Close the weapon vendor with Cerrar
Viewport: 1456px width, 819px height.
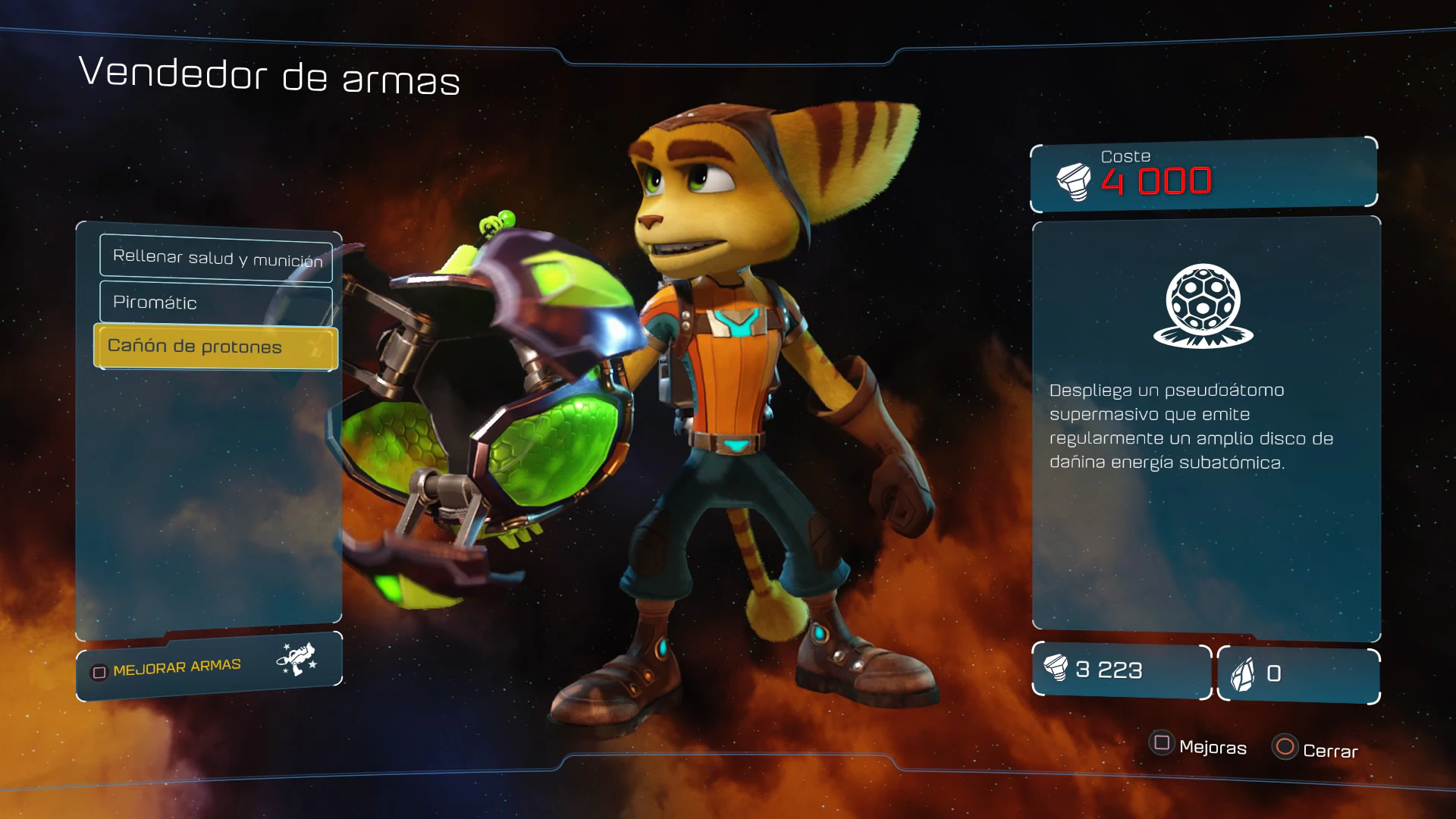coord(1316,749)
